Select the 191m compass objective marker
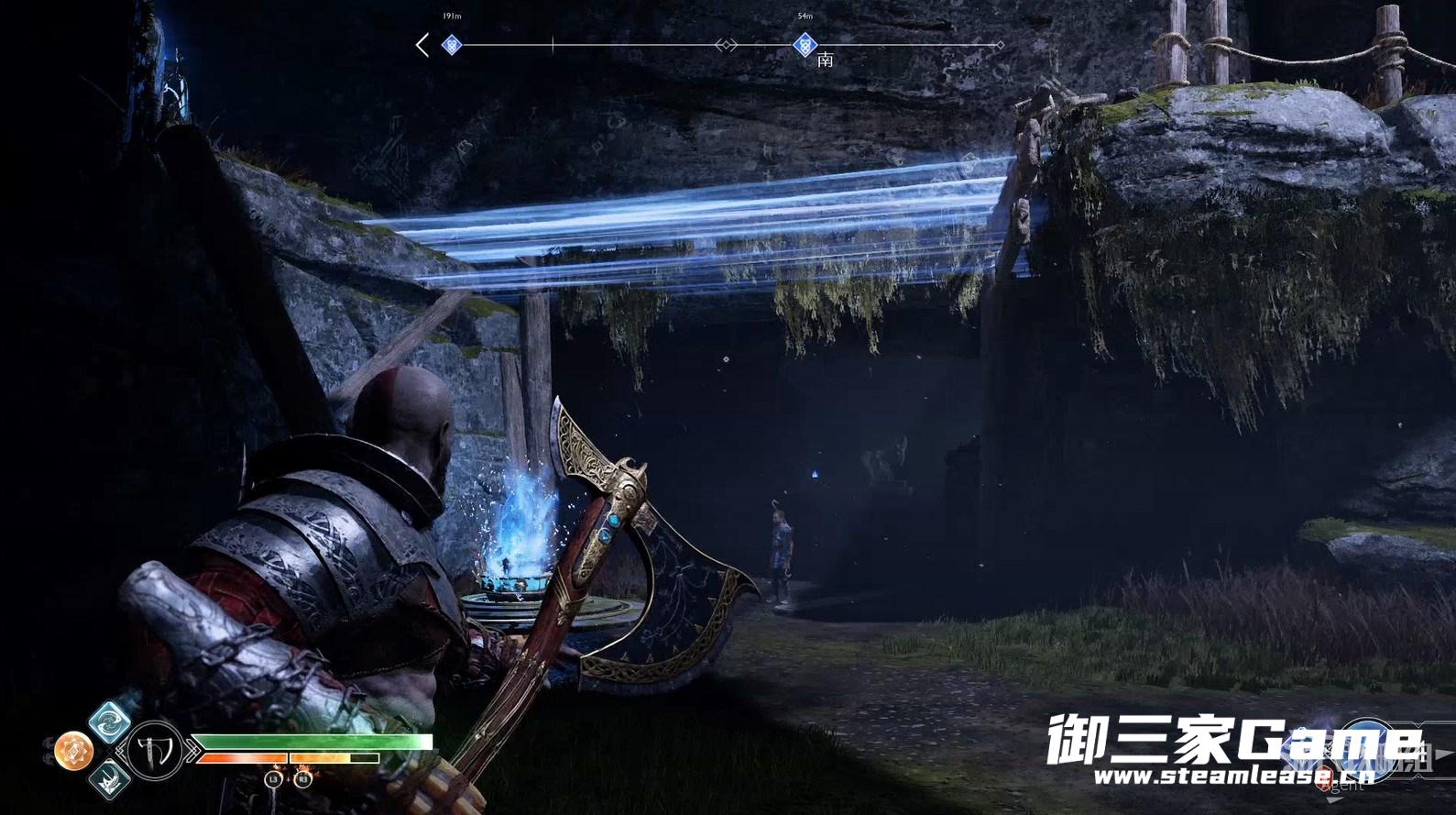1456x815 pixels. tap(452, 45)
